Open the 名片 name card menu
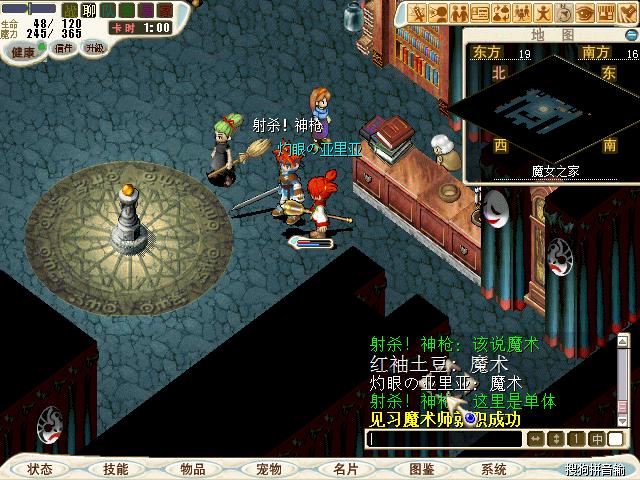640x480 pixels. [346, 469]
